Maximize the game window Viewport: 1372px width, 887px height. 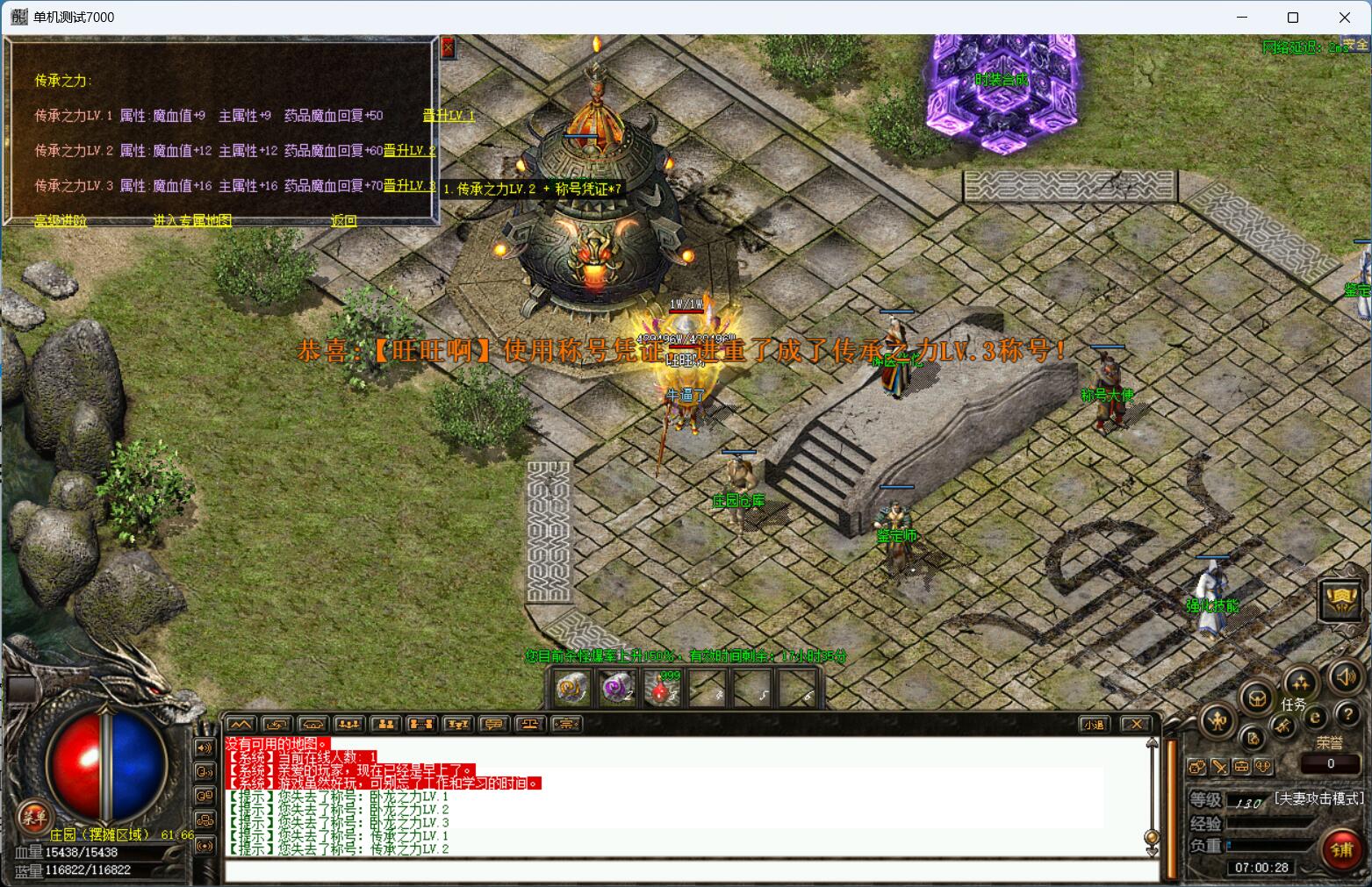point(1293,18)
